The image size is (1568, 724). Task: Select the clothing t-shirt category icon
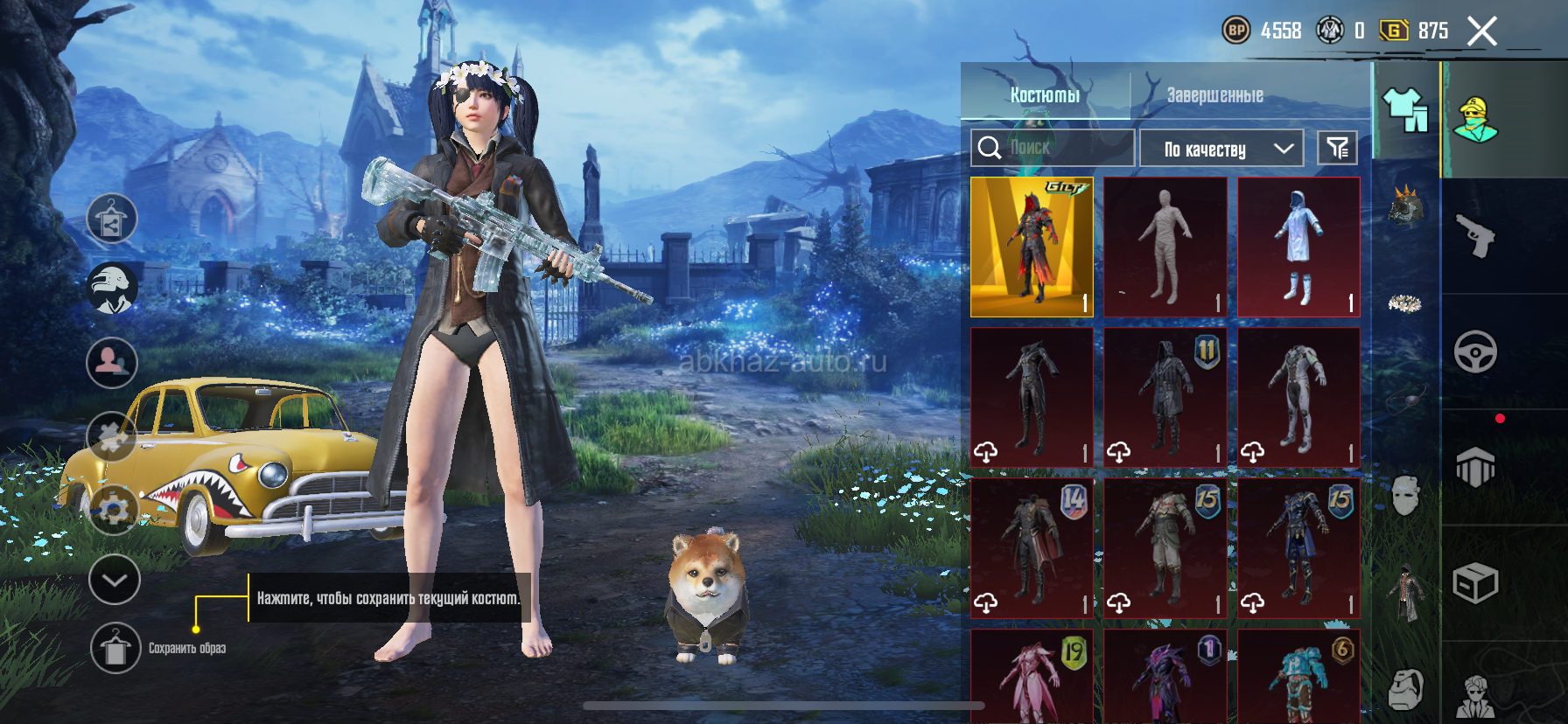[1405, 111]
